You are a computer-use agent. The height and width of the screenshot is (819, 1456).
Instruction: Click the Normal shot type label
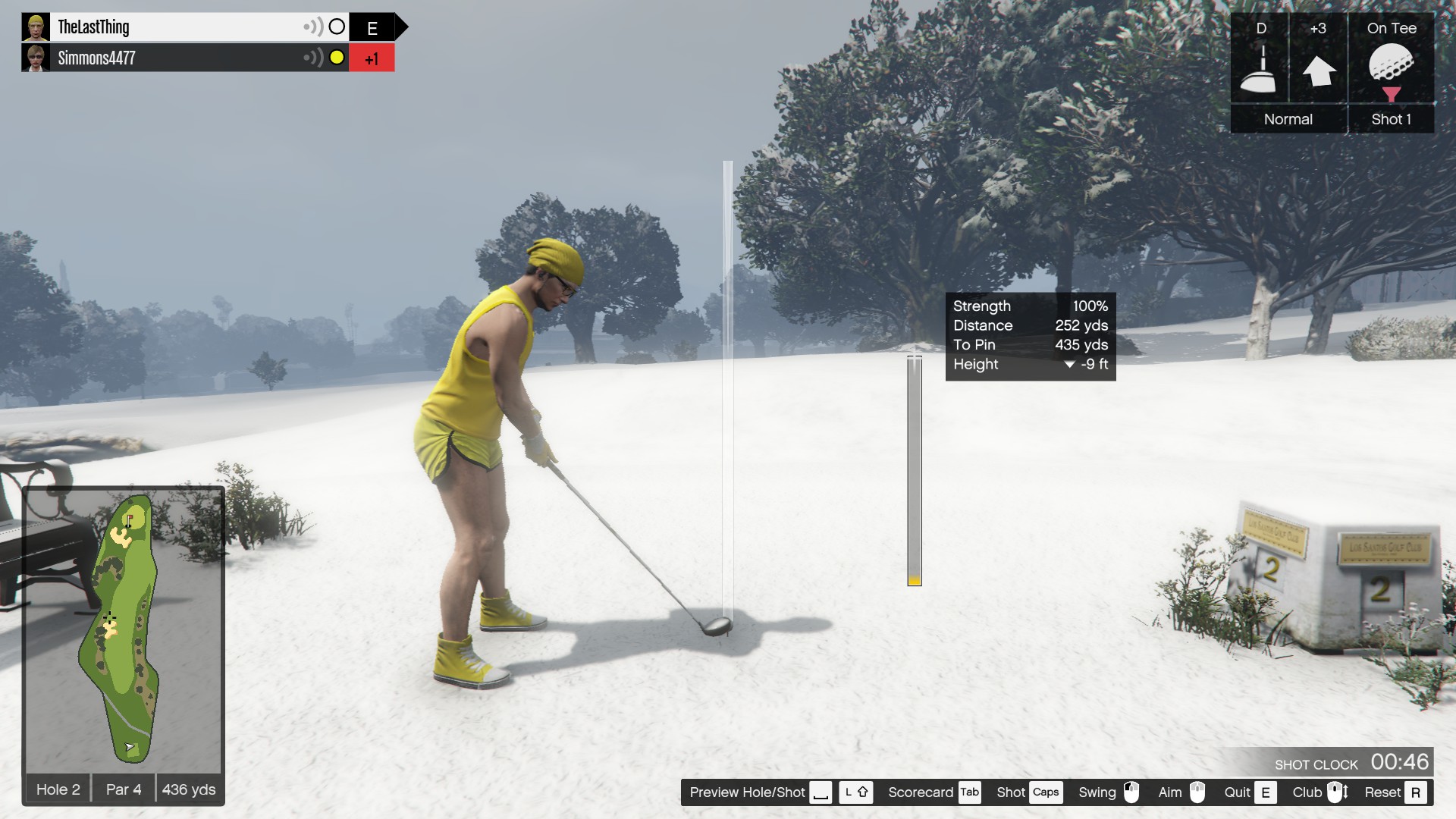[1288, 119]
